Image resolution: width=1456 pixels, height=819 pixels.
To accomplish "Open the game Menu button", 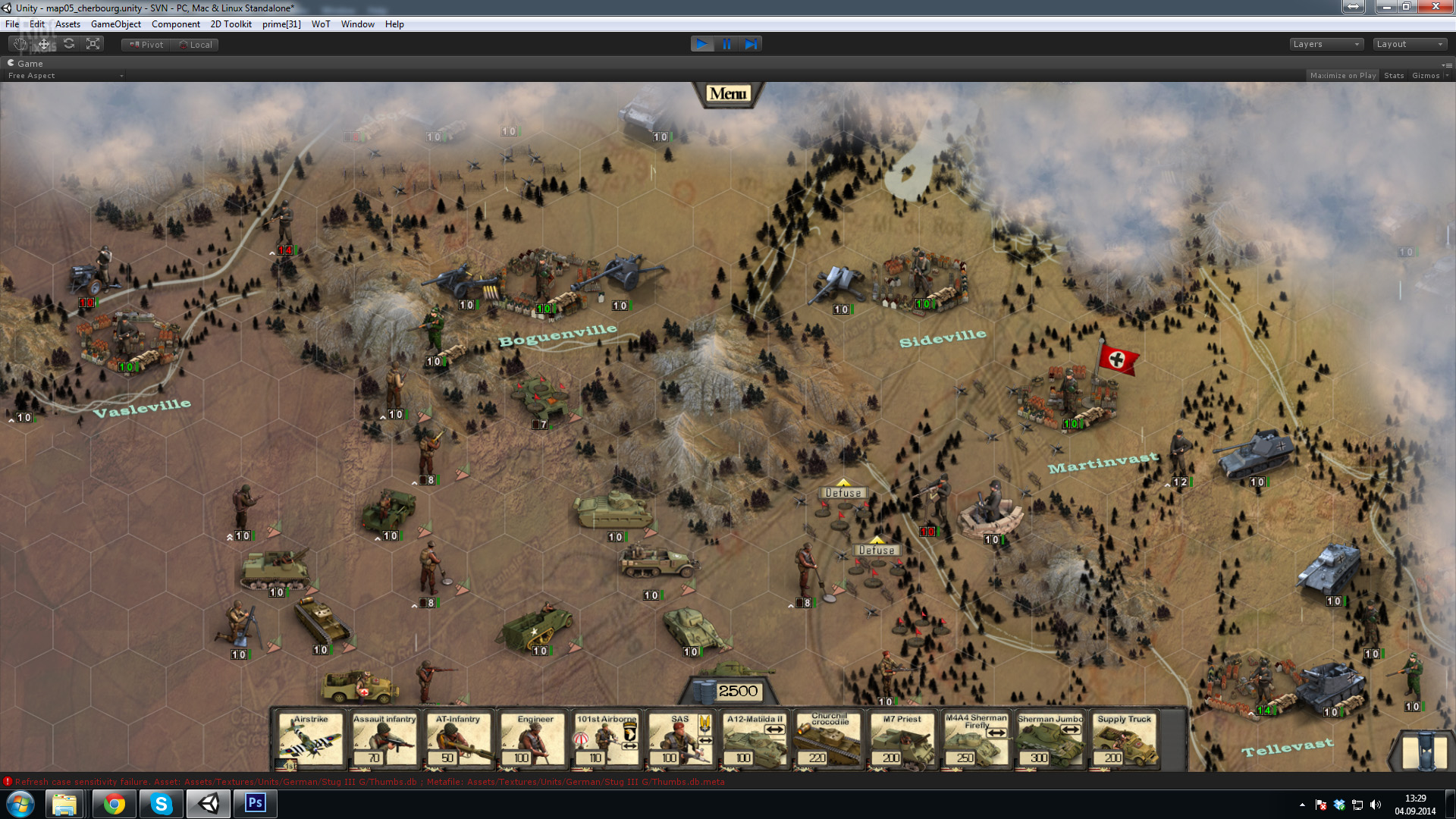I will [728, 94].
